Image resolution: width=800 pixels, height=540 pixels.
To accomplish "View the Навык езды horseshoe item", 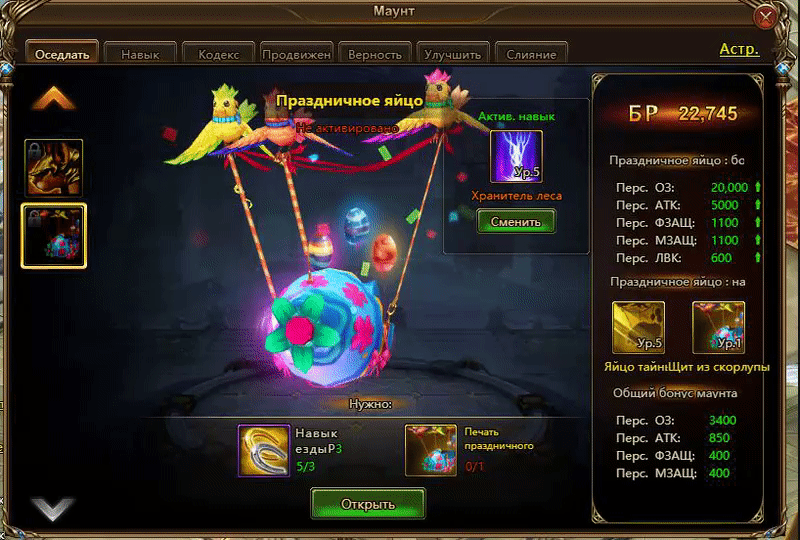I will pos(264,450).
